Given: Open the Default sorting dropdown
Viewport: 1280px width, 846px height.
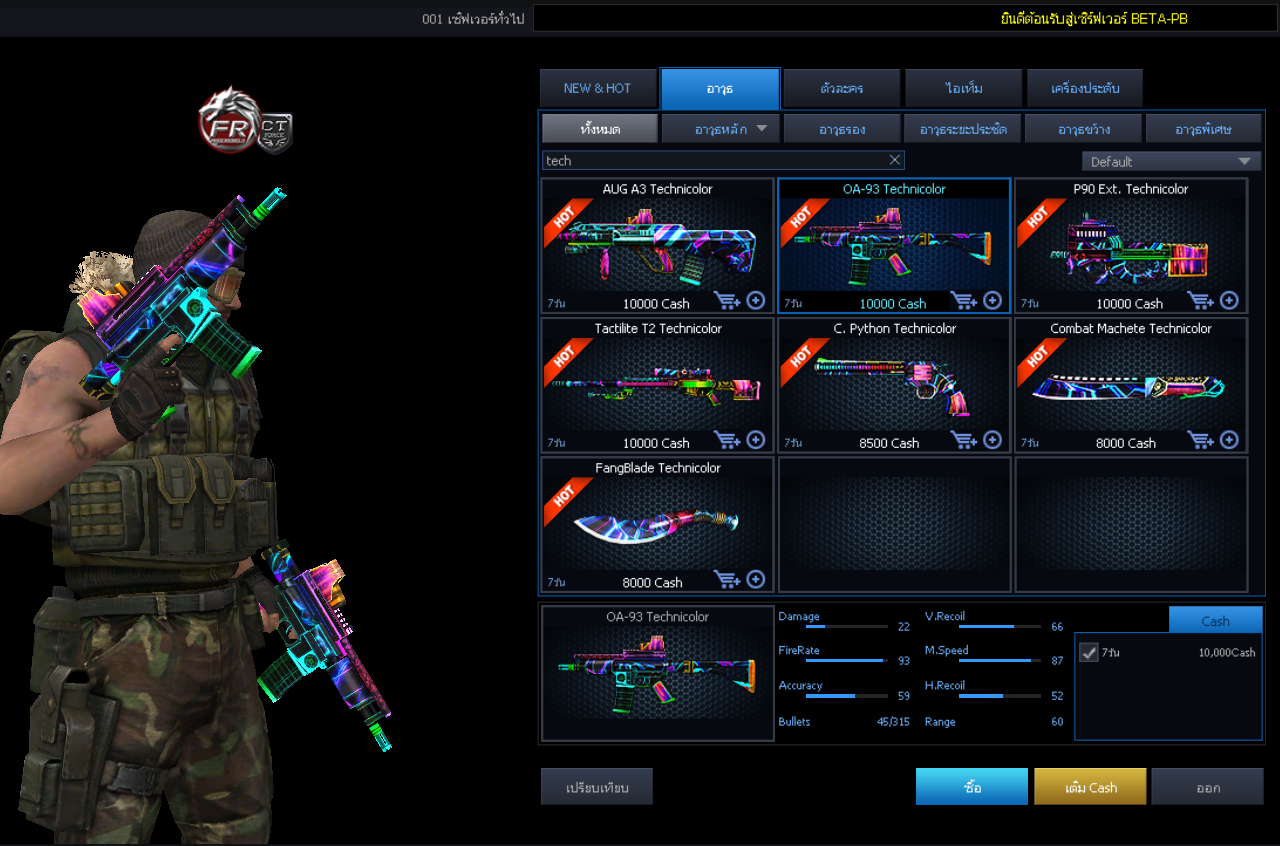Looking at the screenshot, I should coord(1171,160).
